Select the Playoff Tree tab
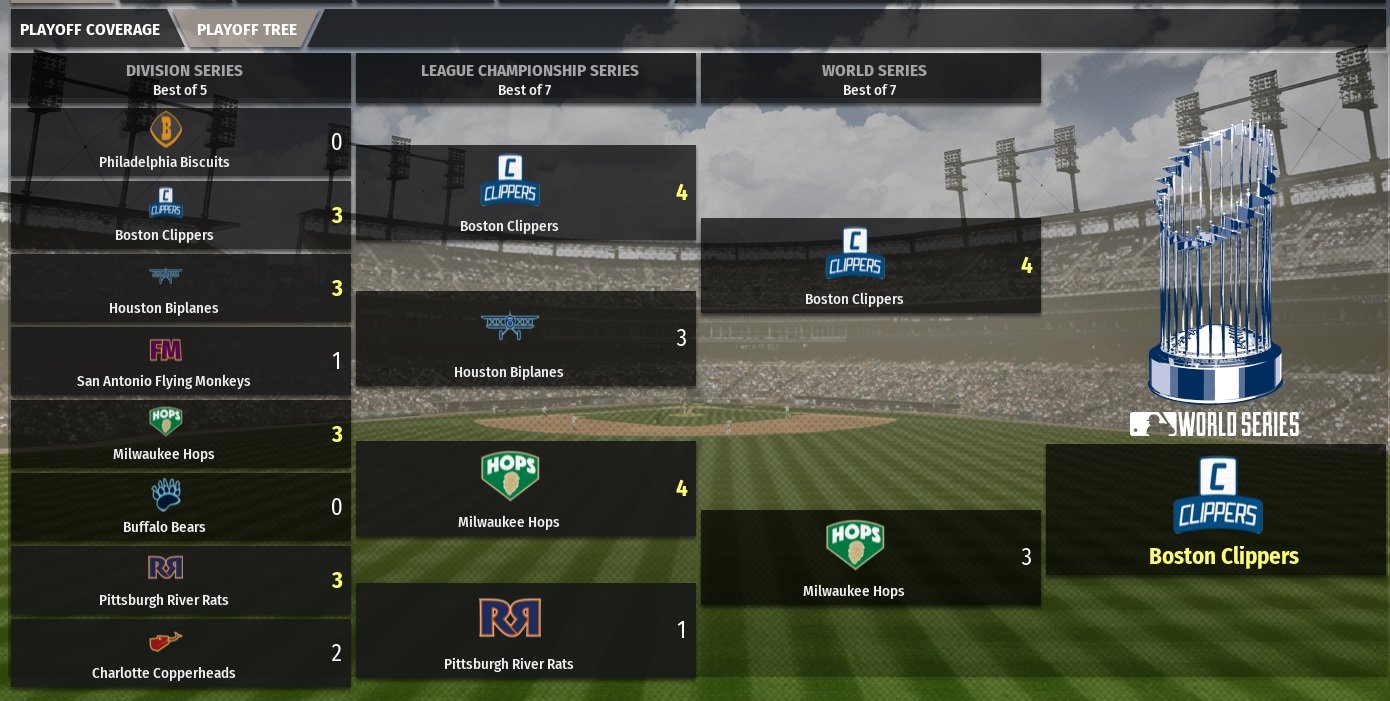1390x701 pixels. 247,29
